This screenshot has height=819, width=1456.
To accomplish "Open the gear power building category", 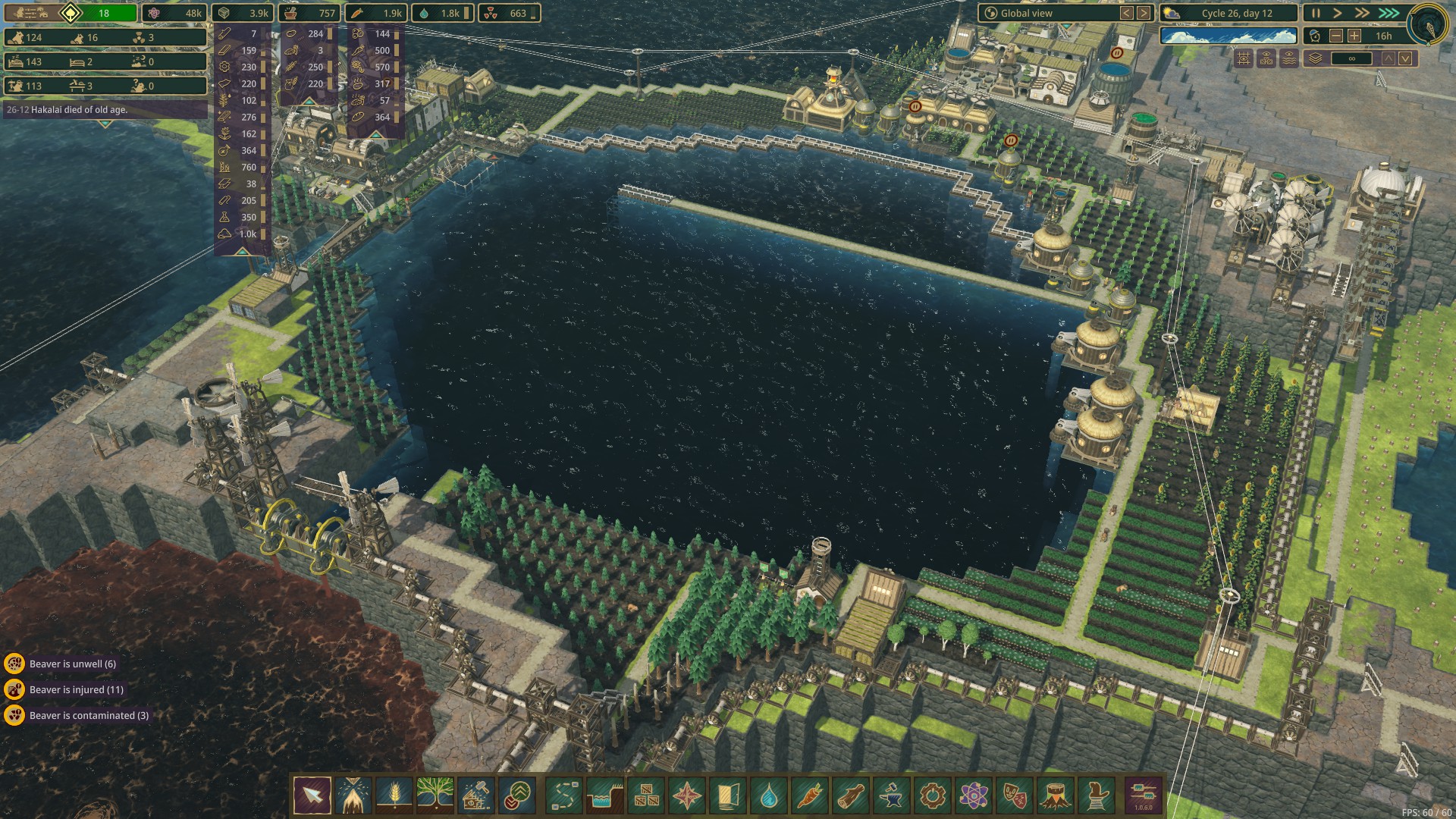I will coord(932,795).
